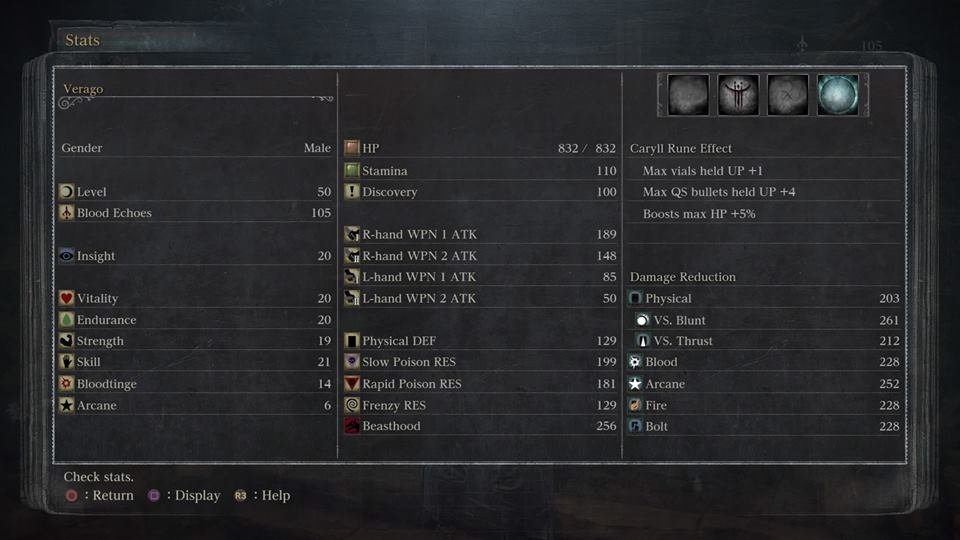Highlight the Blood Echoes row
Screen dimensions: 960x540
[195, 213]
